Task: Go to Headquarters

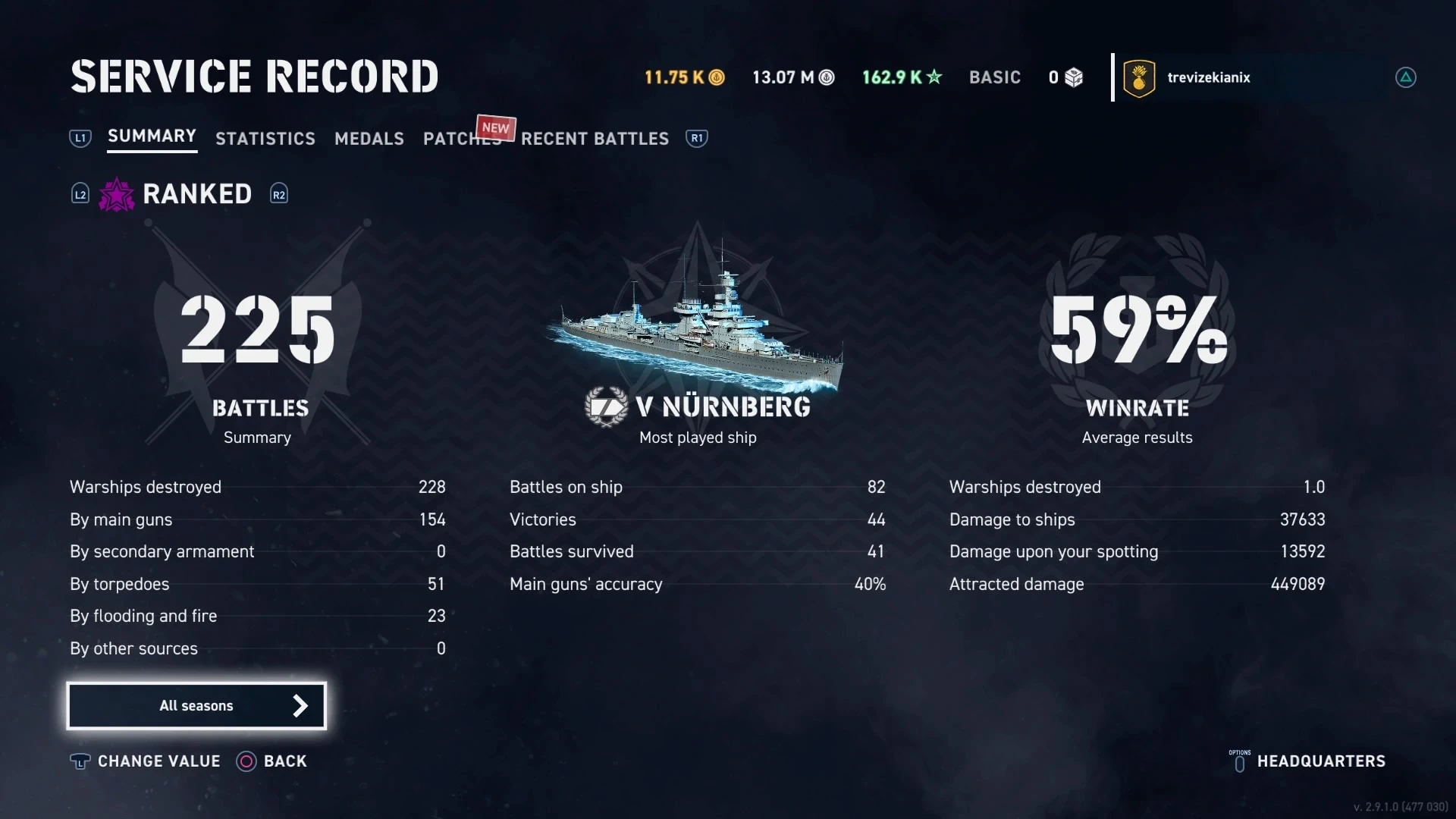Action: point(1320,761)
